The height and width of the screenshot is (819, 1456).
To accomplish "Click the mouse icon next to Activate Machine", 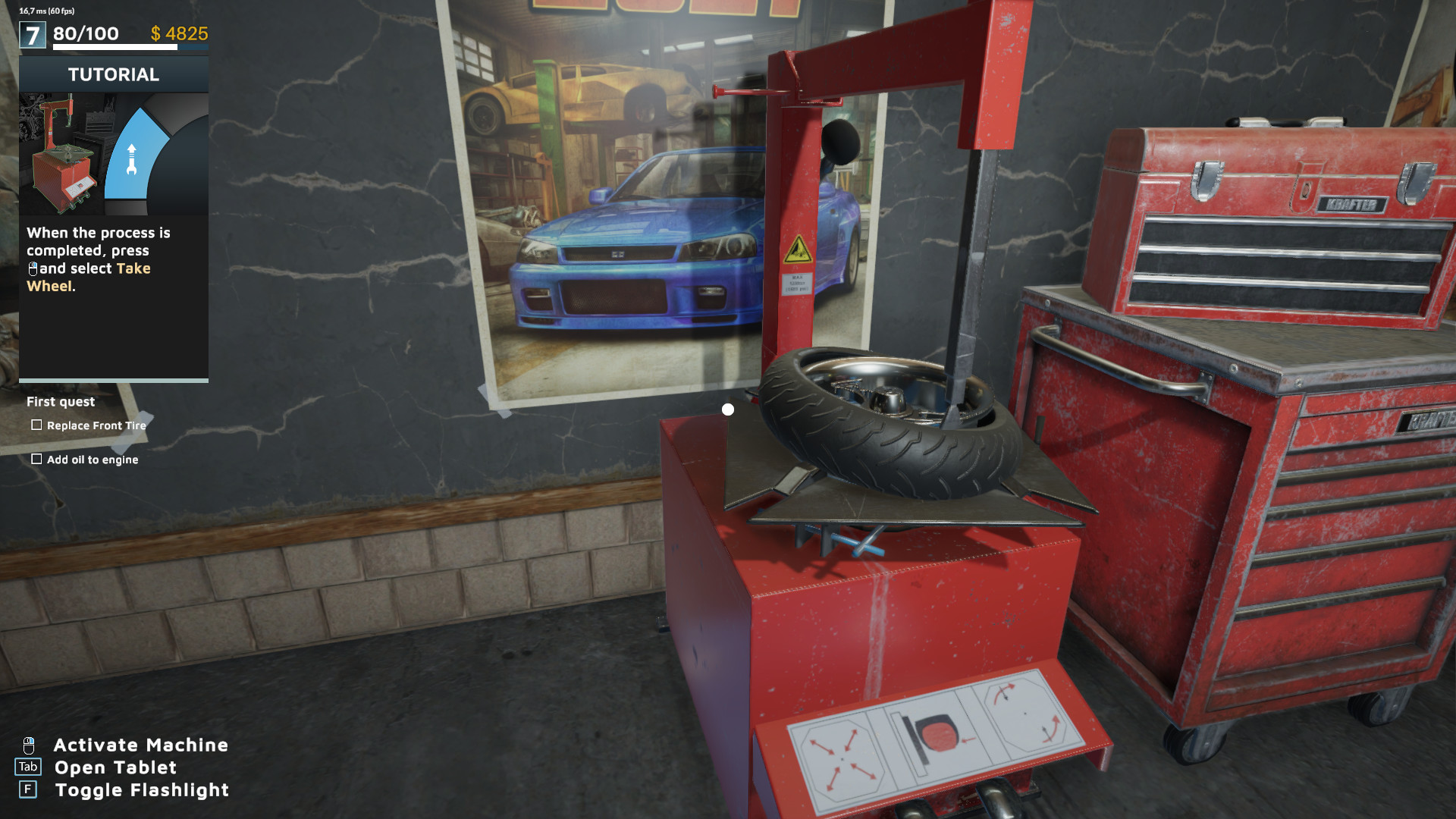I will point(30,745).
